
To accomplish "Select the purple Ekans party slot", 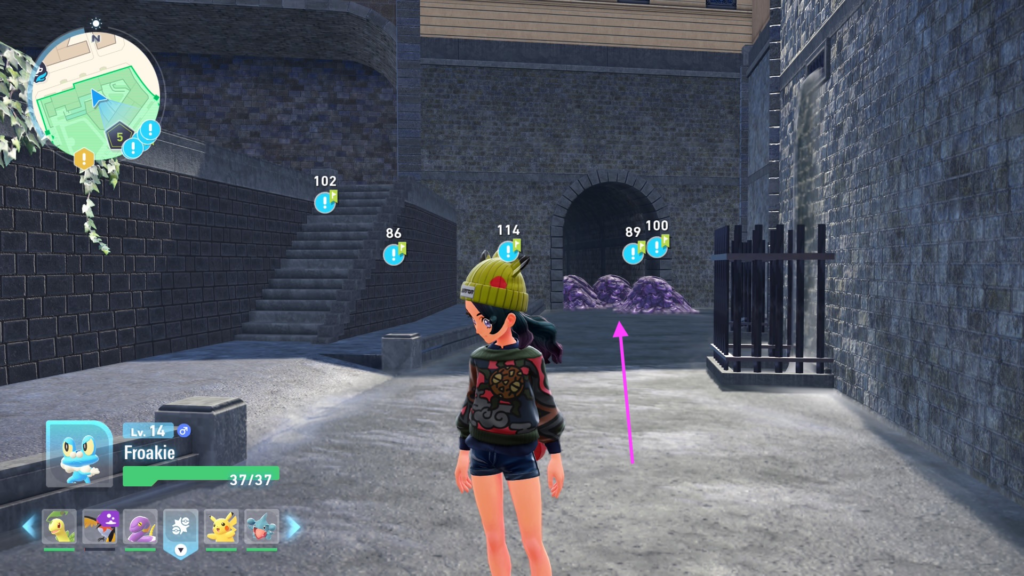I will pos(140,527).
